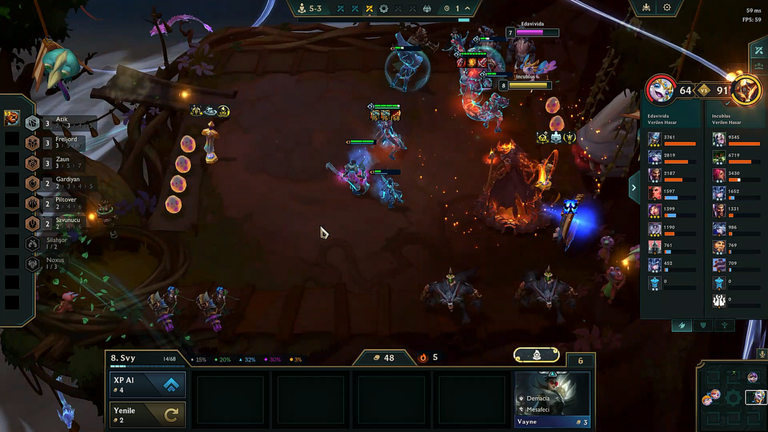Select Edavirida's portrait in the damage panel
The image size is (768, 432).
[660, 91]
